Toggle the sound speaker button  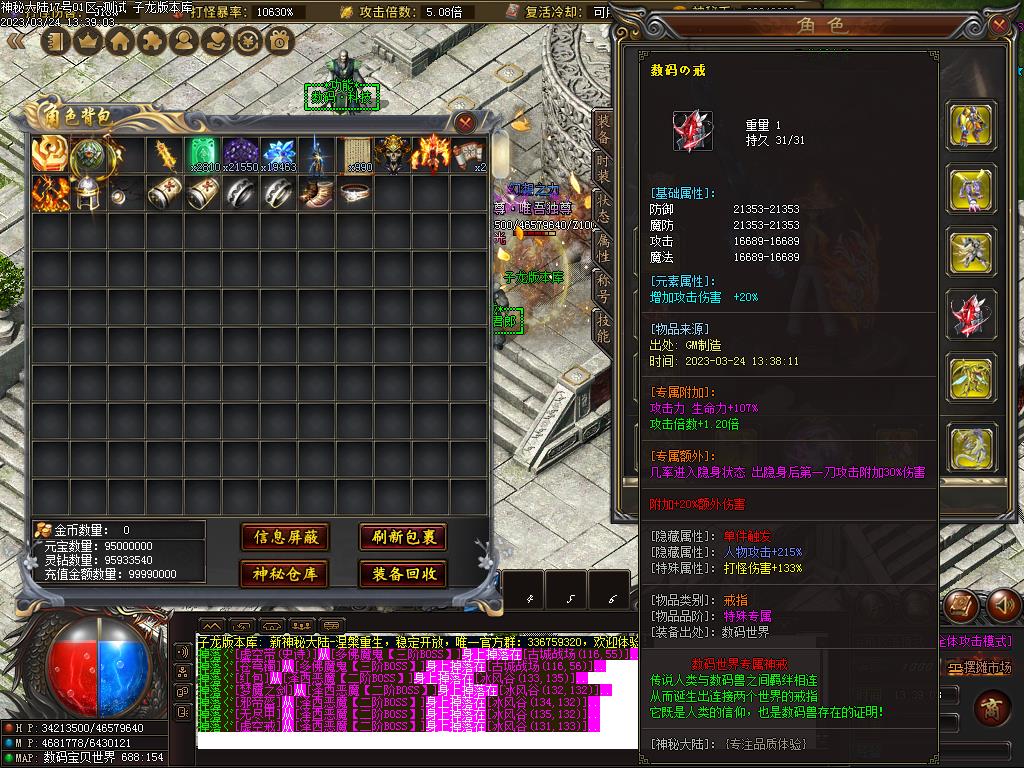(x=1004, y=604)
